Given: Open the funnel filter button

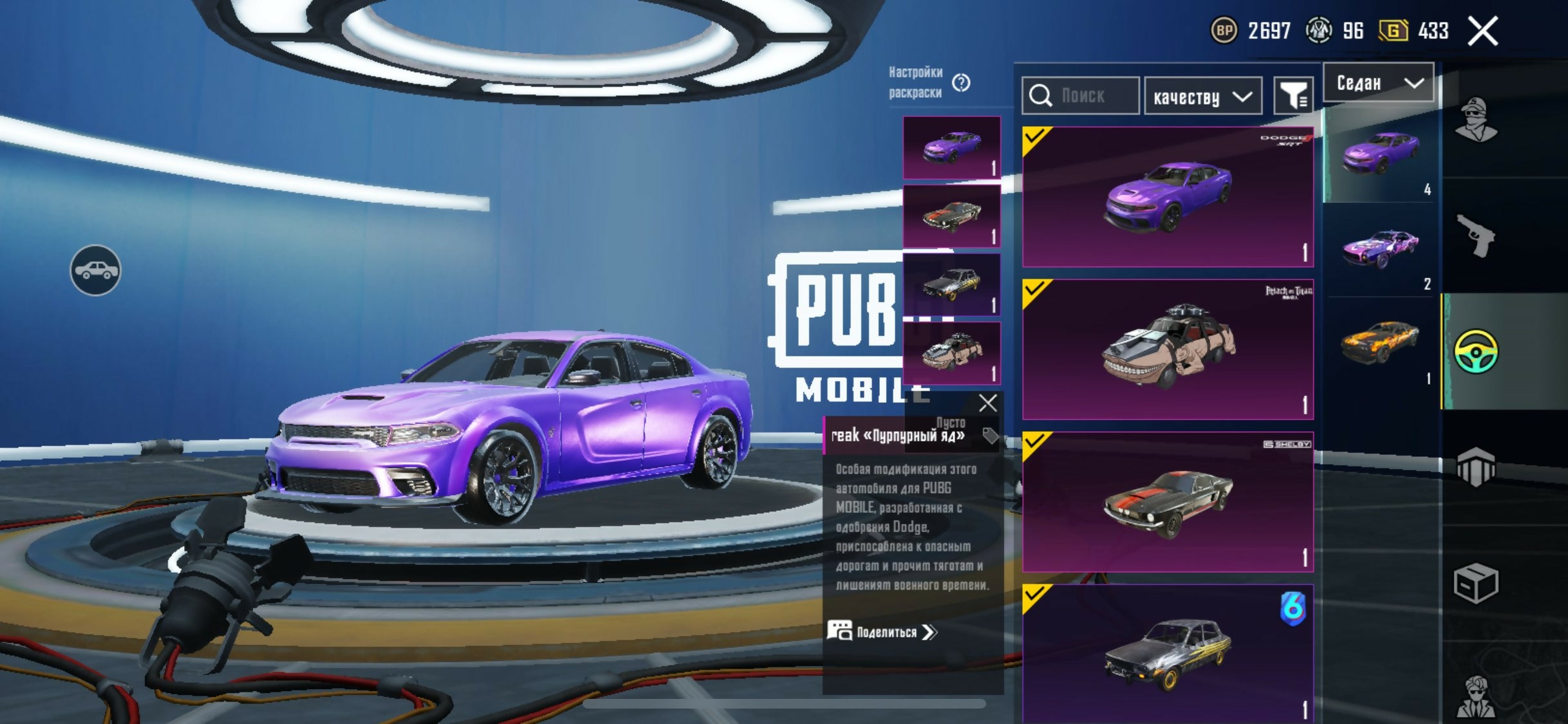Looking at the screenshot, I should [x=1293, y=97].
